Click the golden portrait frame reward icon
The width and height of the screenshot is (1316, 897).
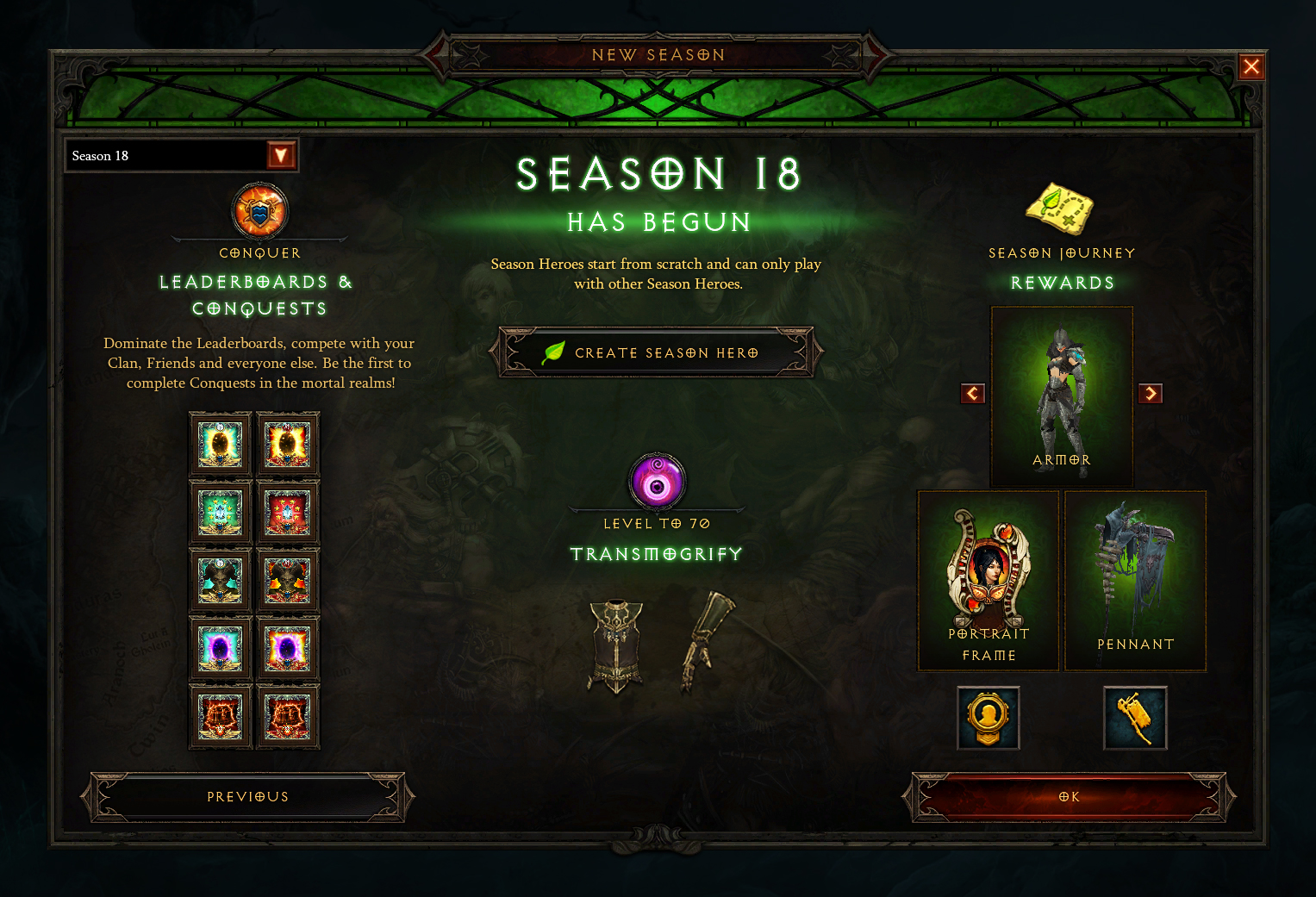click(988, 718)
